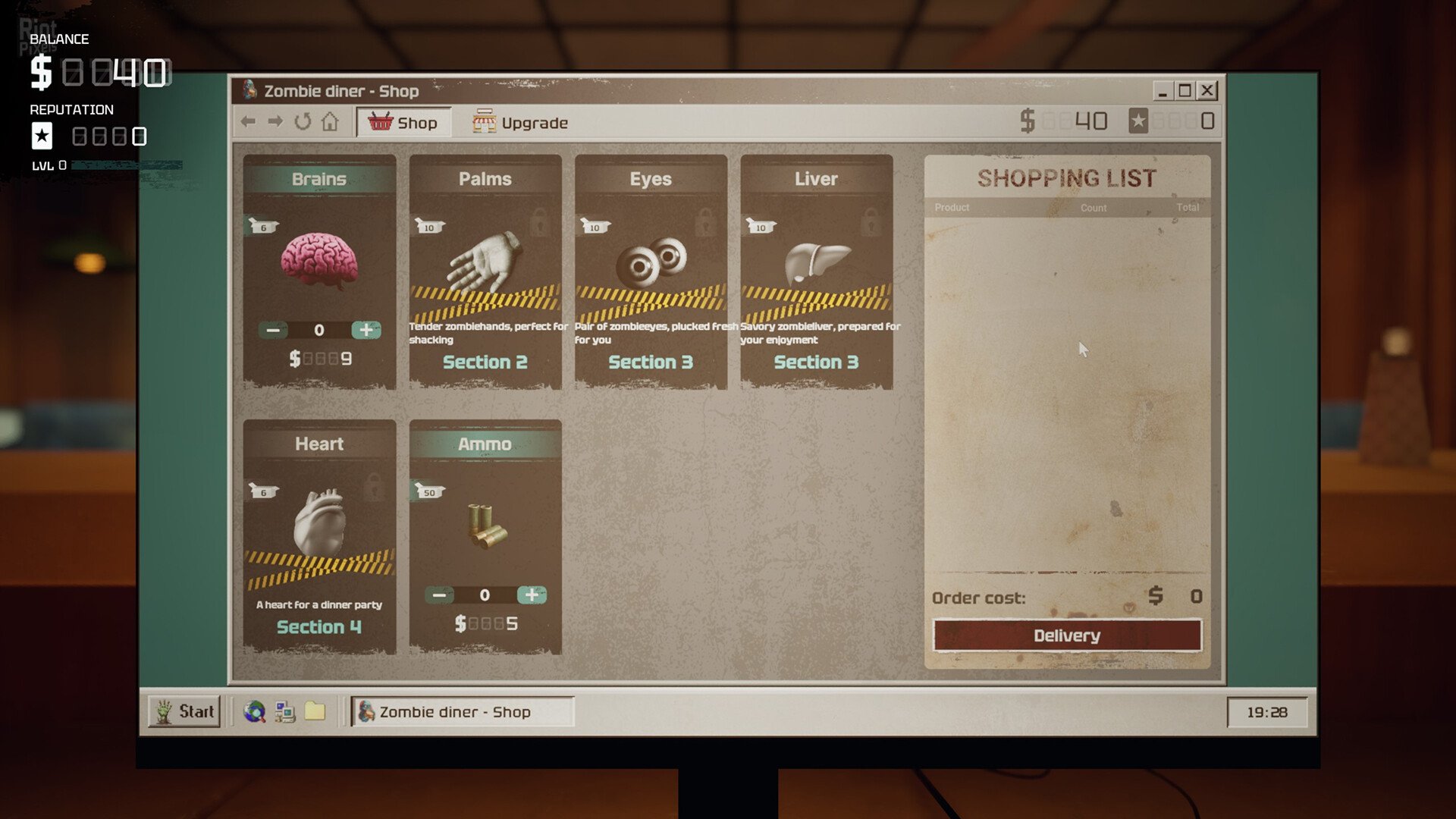The height and width of the screenshot is (819, 1456).
Task: Decrease Brains quantity with the minus button
Action: click(273, 330)
